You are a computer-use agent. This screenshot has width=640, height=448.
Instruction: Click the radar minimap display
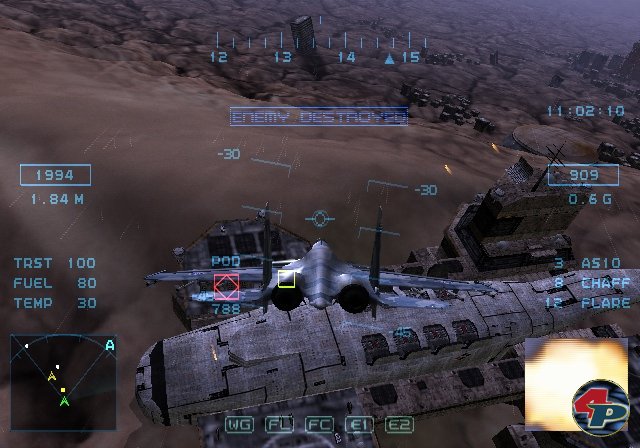(x=63, y=373)
